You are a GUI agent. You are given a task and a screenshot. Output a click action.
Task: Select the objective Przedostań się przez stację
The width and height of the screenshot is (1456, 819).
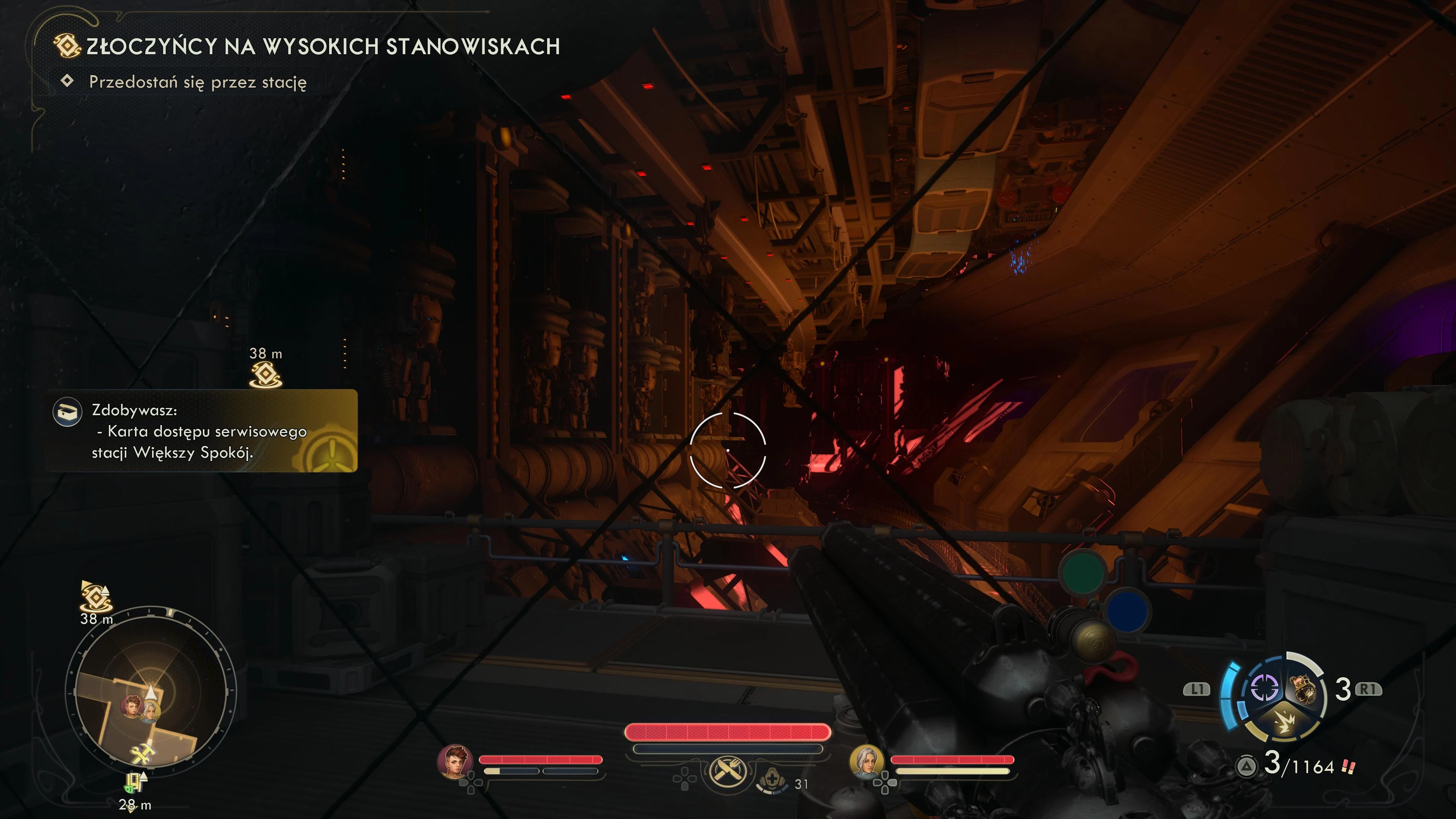tap(197, 83)
